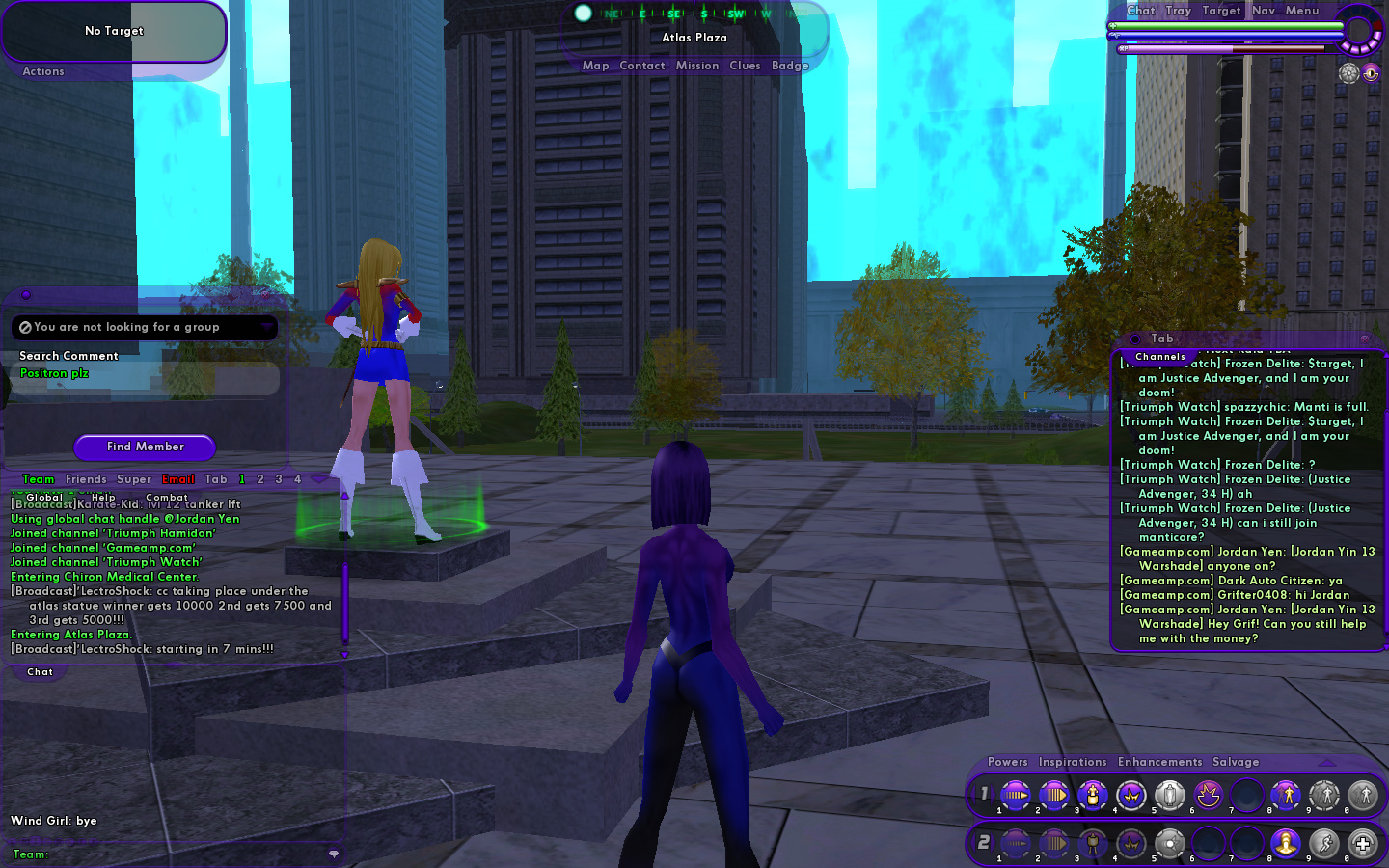This screenshot has width=1389, height=868.
Task: Open the Menu in the top bar
Action: (1302, 11)
